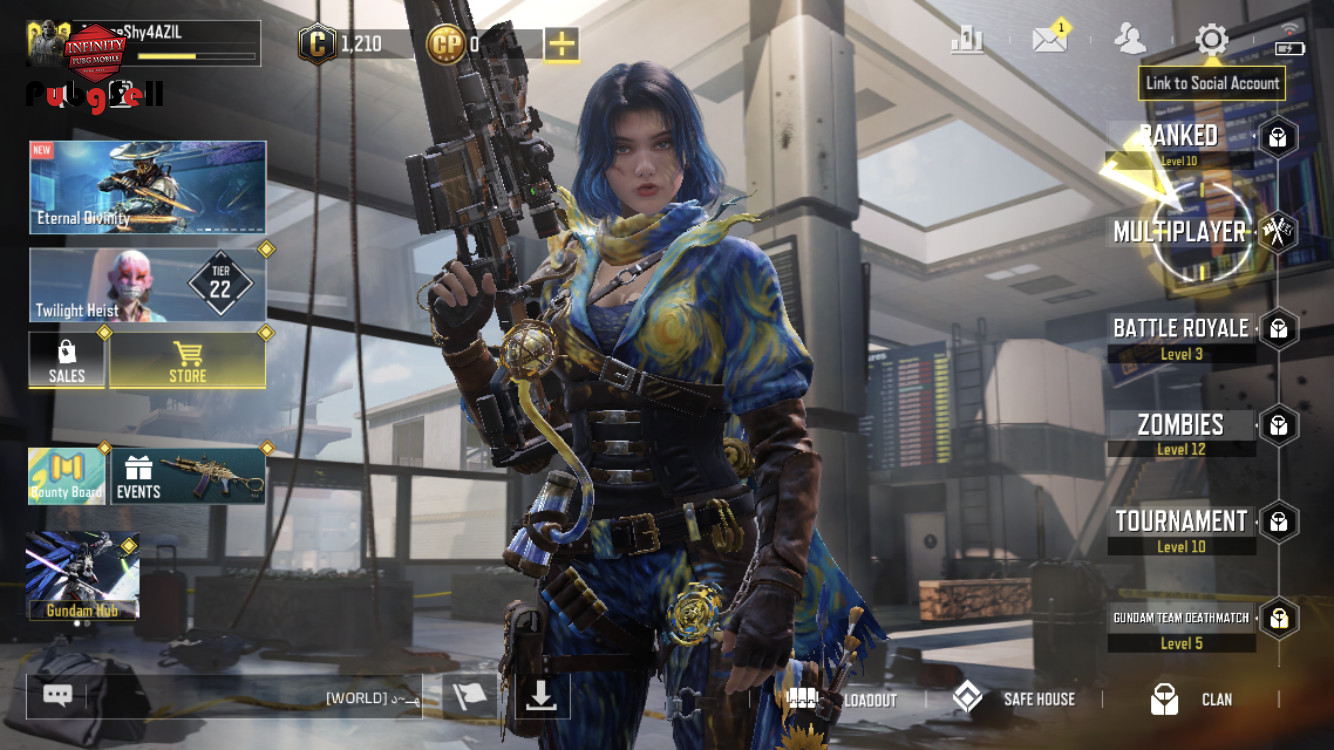Show the friends list icon
The height and width of the screenshot is (750, 1334).
point(1130,40)
